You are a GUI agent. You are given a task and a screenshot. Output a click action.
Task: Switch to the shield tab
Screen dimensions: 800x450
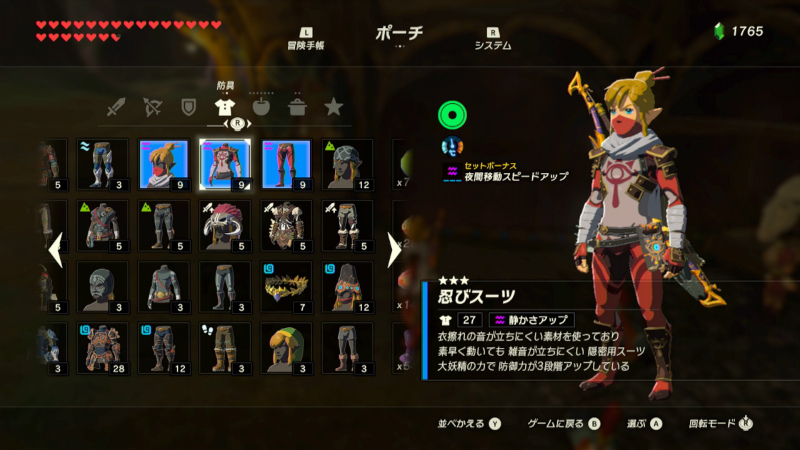187,107
